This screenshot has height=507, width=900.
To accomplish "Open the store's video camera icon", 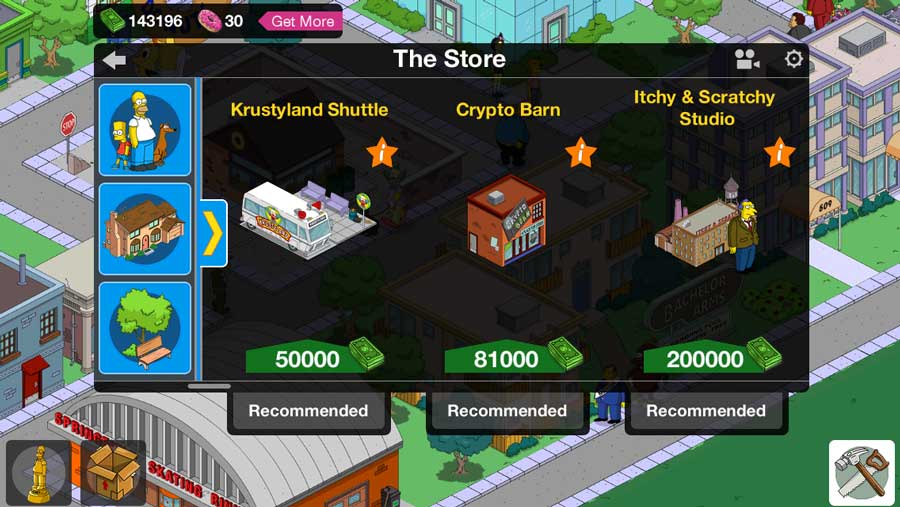I will point(747,60).
